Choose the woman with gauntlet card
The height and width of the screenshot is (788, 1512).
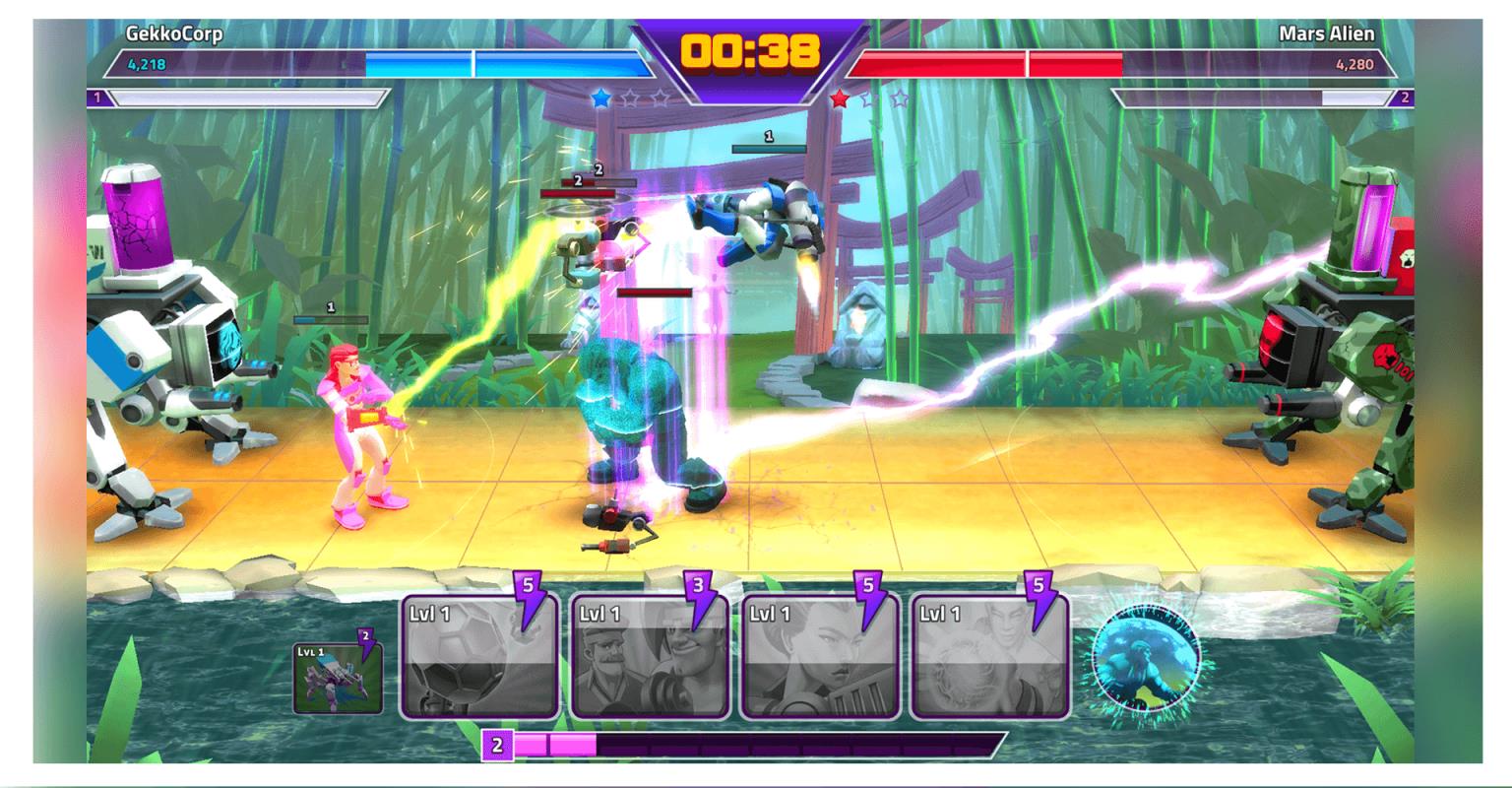[820, 657]
